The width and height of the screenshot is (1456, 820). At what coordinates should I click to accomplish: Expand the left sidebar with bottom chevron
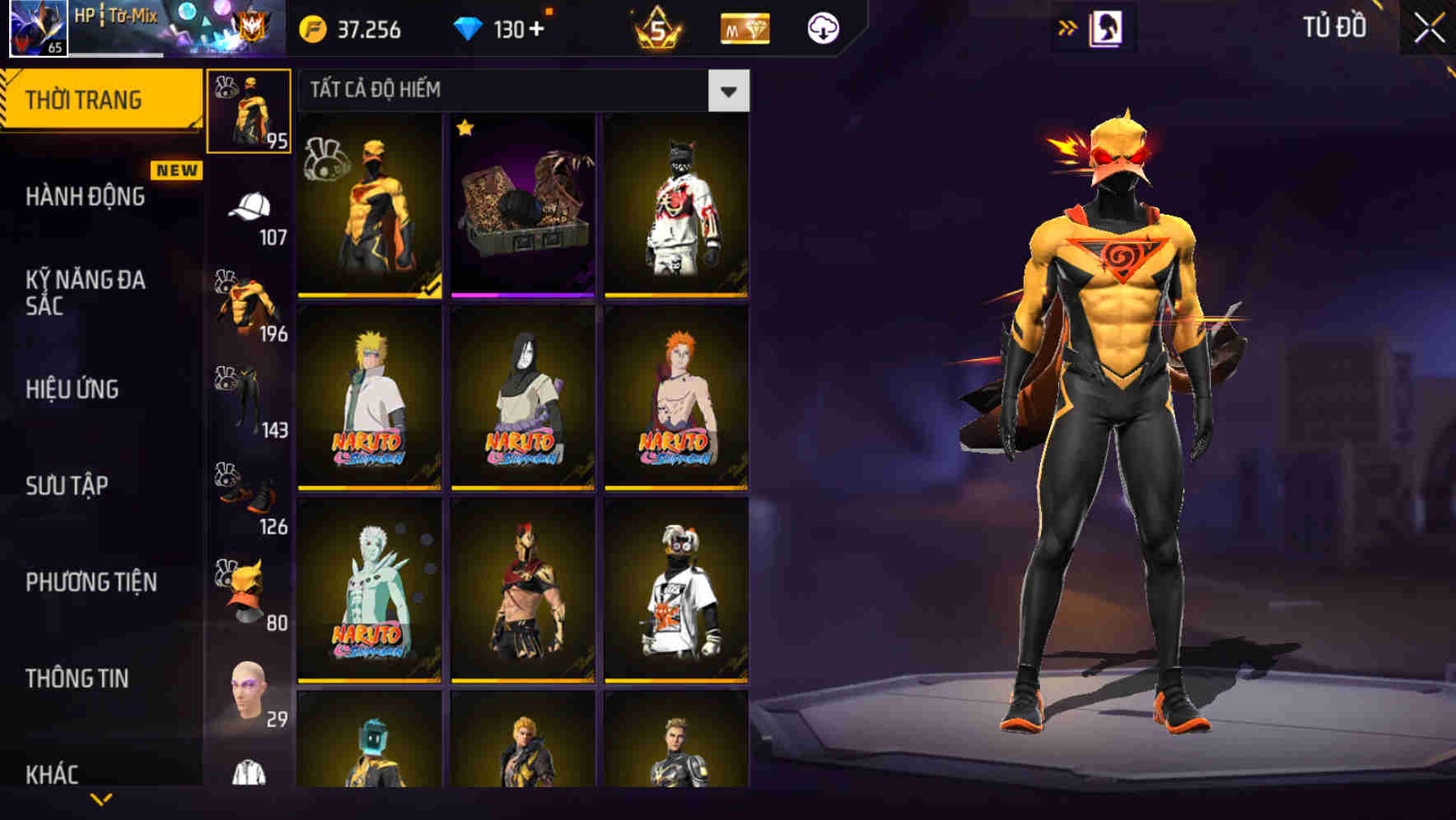(101, 799)
